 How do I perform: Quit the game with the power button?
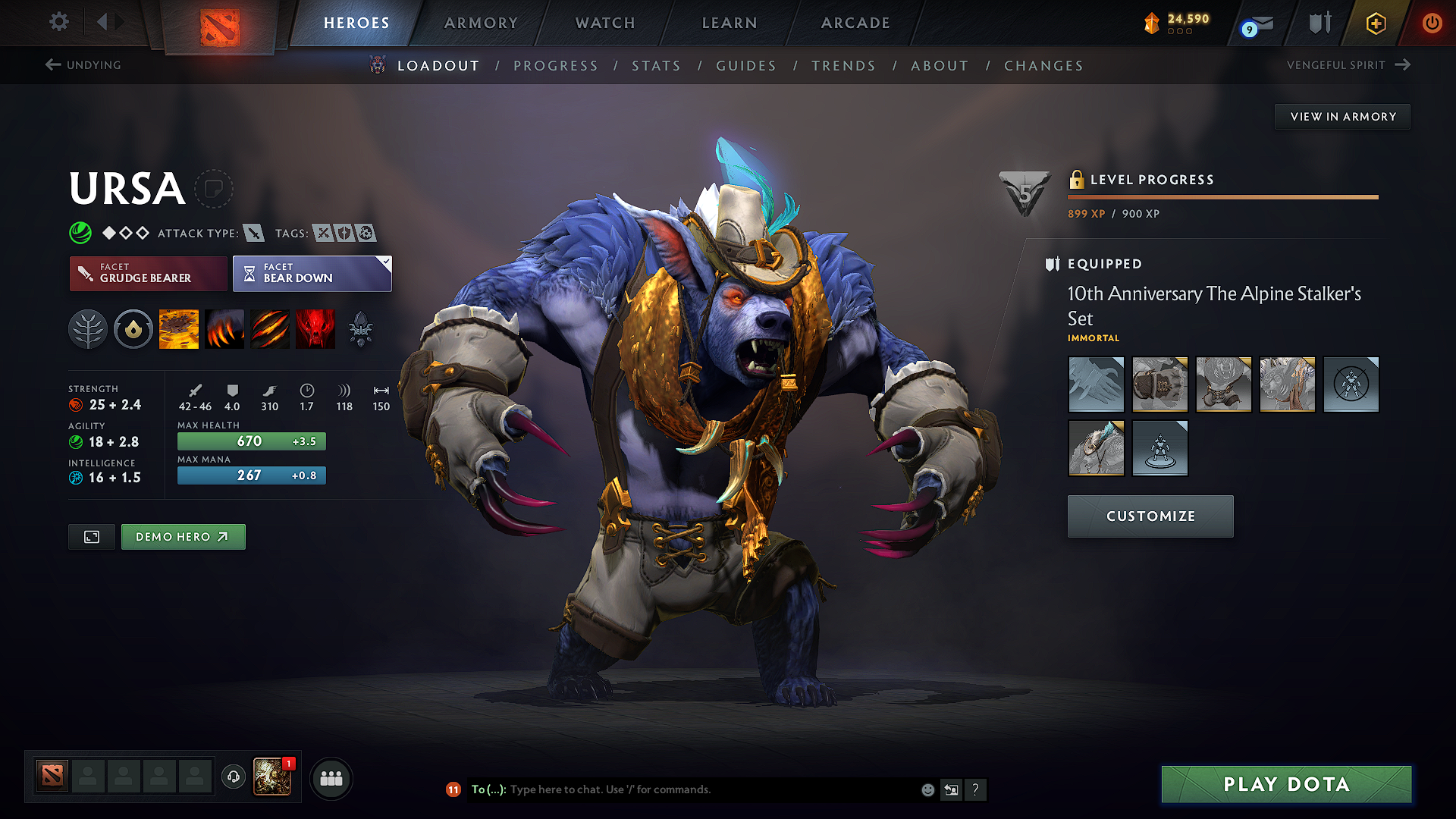point(1432,23)
